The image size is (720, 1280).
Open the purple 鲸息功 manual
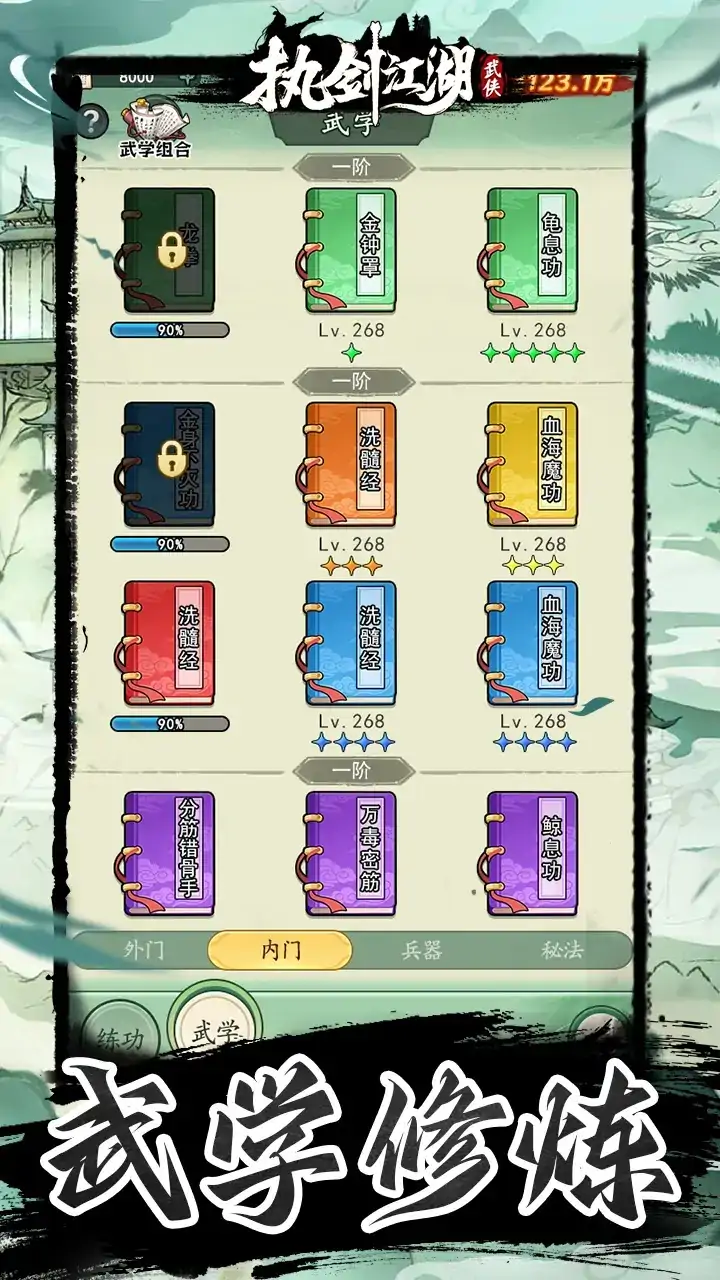[x=532, y=853]
